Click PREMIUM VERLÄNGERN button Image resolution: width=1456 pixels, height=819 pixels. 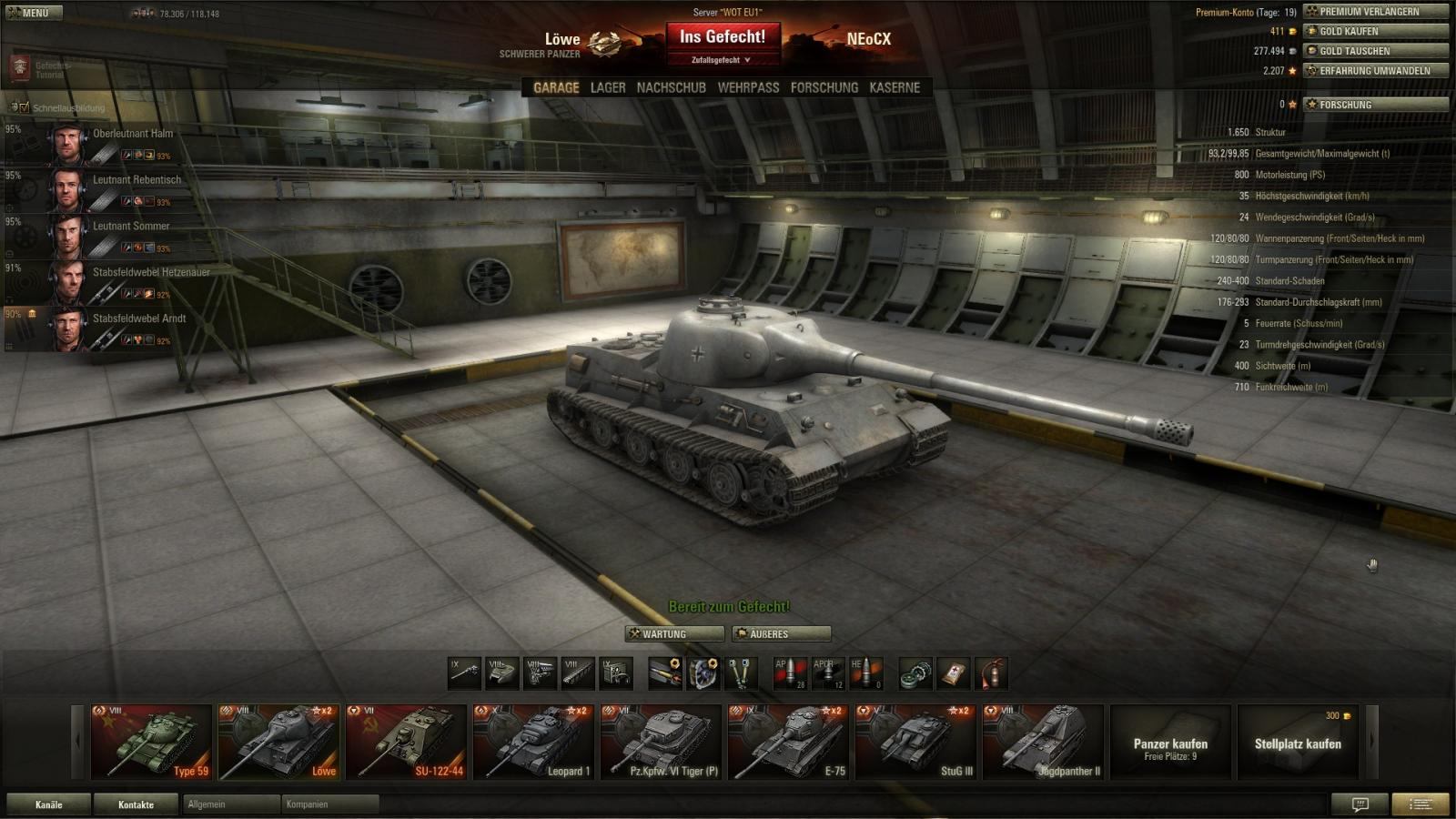[x=1375, y=12]
